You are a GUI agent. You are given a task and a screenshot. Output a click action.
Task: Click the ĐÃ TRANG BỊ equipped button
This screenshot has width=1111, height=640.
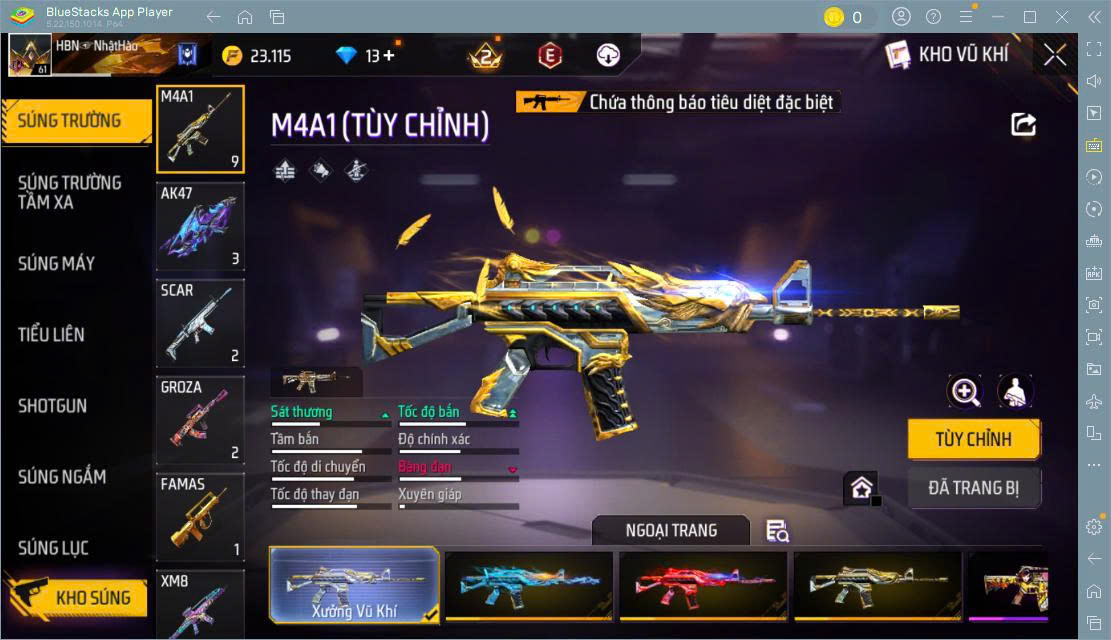(x=973, y=488)
